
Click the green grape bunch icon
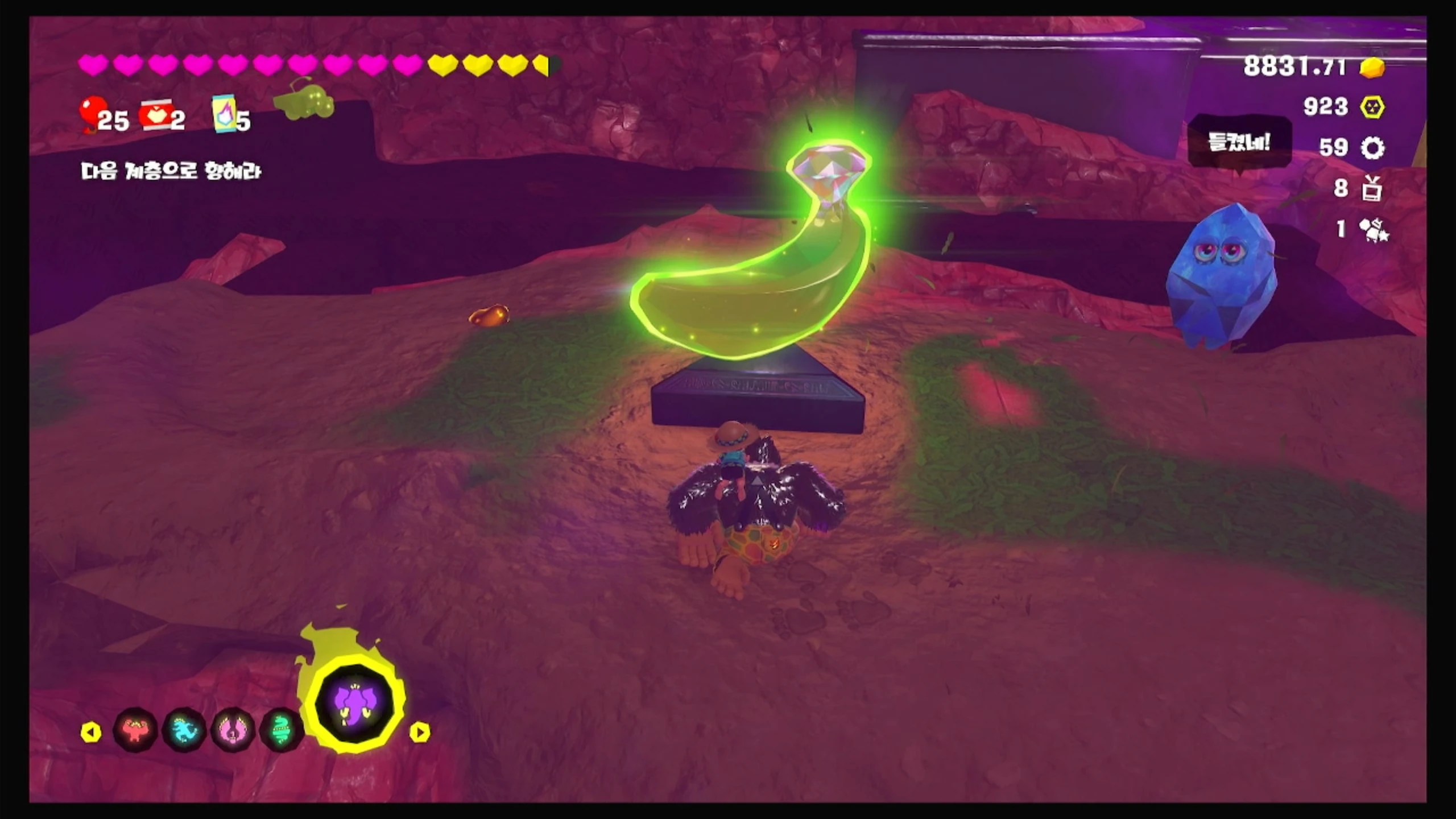coord(304,102)
